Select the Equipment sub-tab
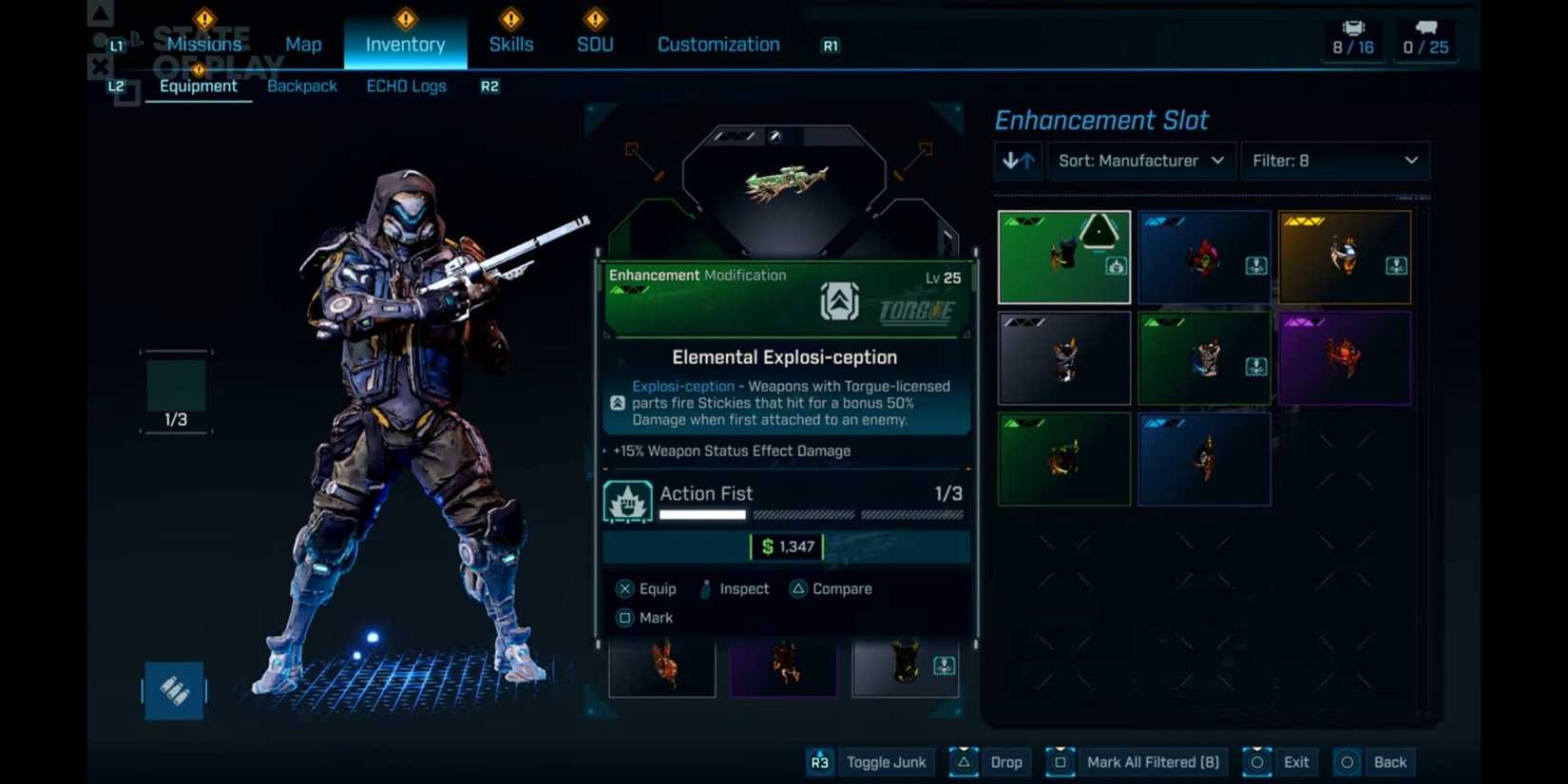The height and width of the screenshot is (784, 1568). [x=198, y=86]
